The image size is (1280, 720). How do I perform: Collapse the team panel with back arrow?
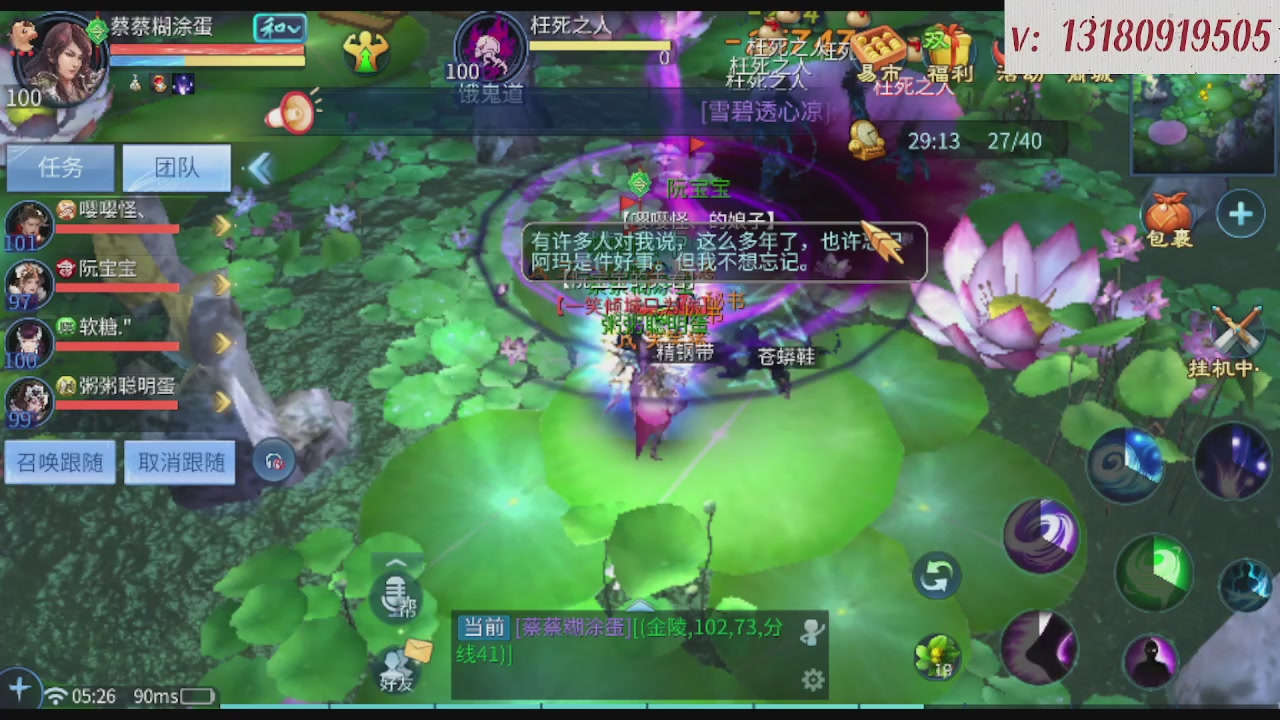pos(260,168)
